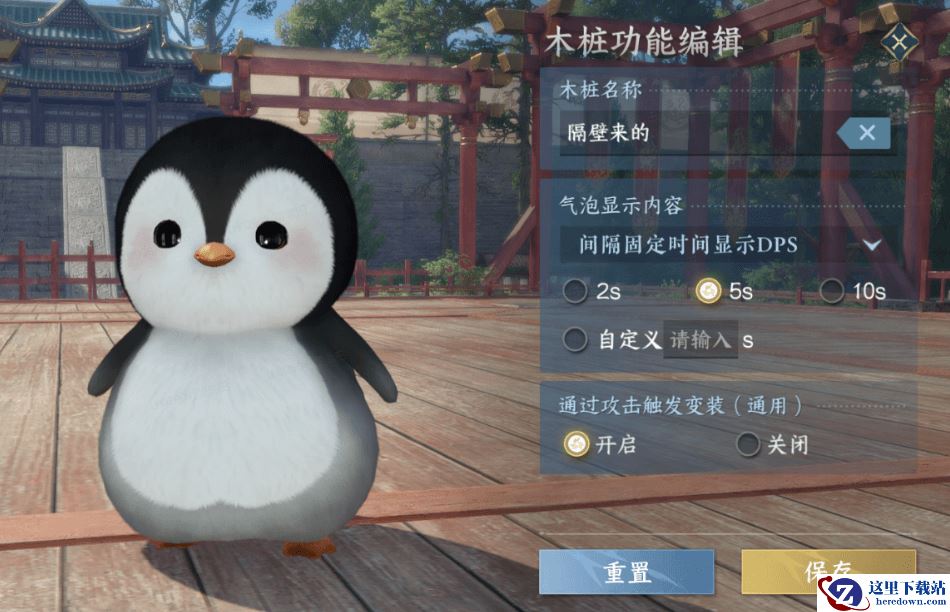Pick the 10s interval option

click(832, 291)
